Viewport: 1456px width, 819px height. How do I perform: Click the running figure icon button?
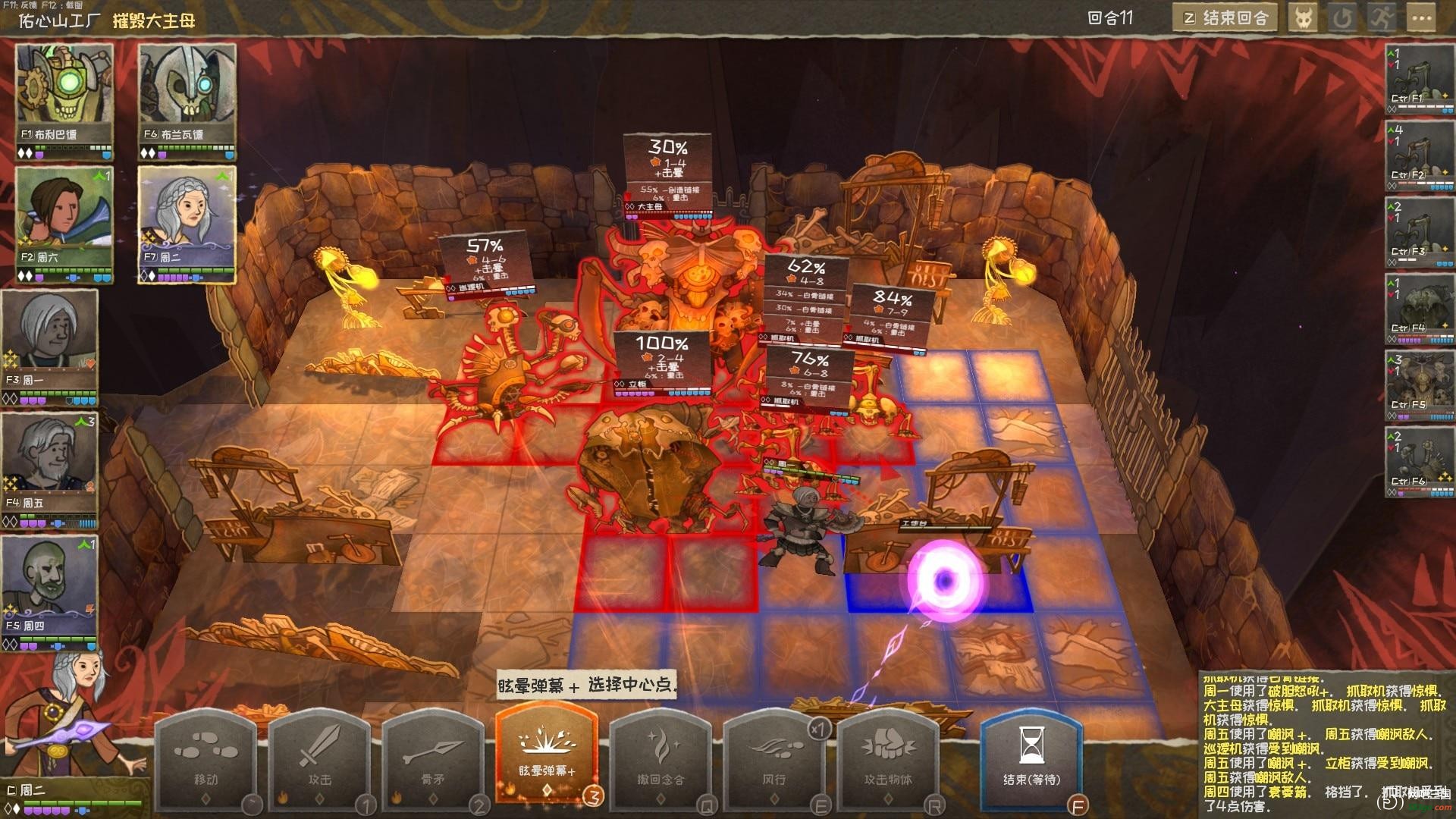click(1382, 18)
